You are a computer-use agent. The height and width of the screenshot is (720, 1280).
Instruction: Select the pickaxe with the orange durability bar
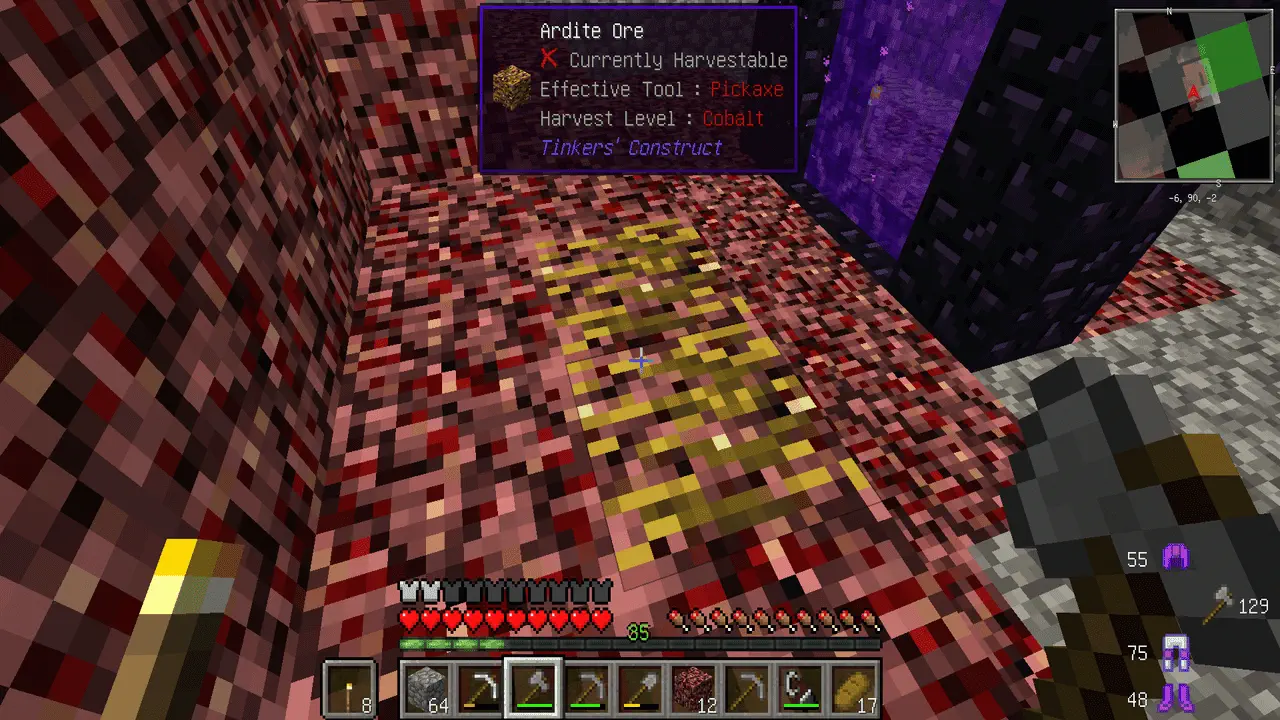479,689
